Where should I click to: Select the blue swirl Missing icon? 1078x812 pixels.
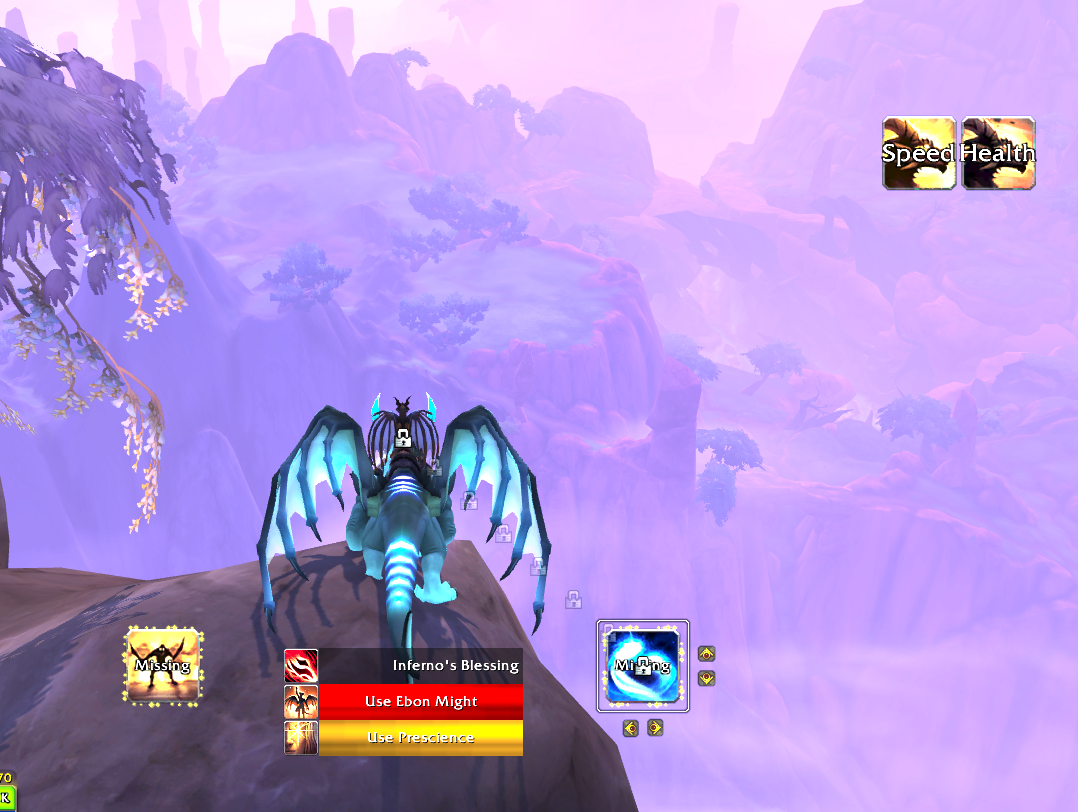click(x=643, y=666)
